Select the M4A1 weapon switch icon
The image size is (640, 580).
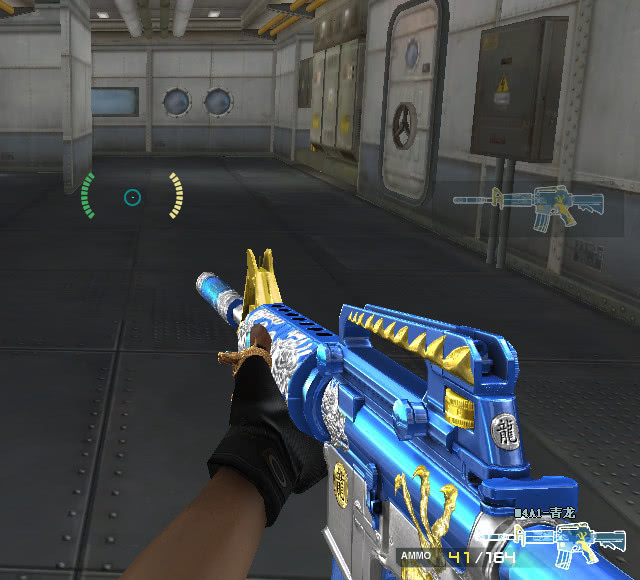(530, 207)
